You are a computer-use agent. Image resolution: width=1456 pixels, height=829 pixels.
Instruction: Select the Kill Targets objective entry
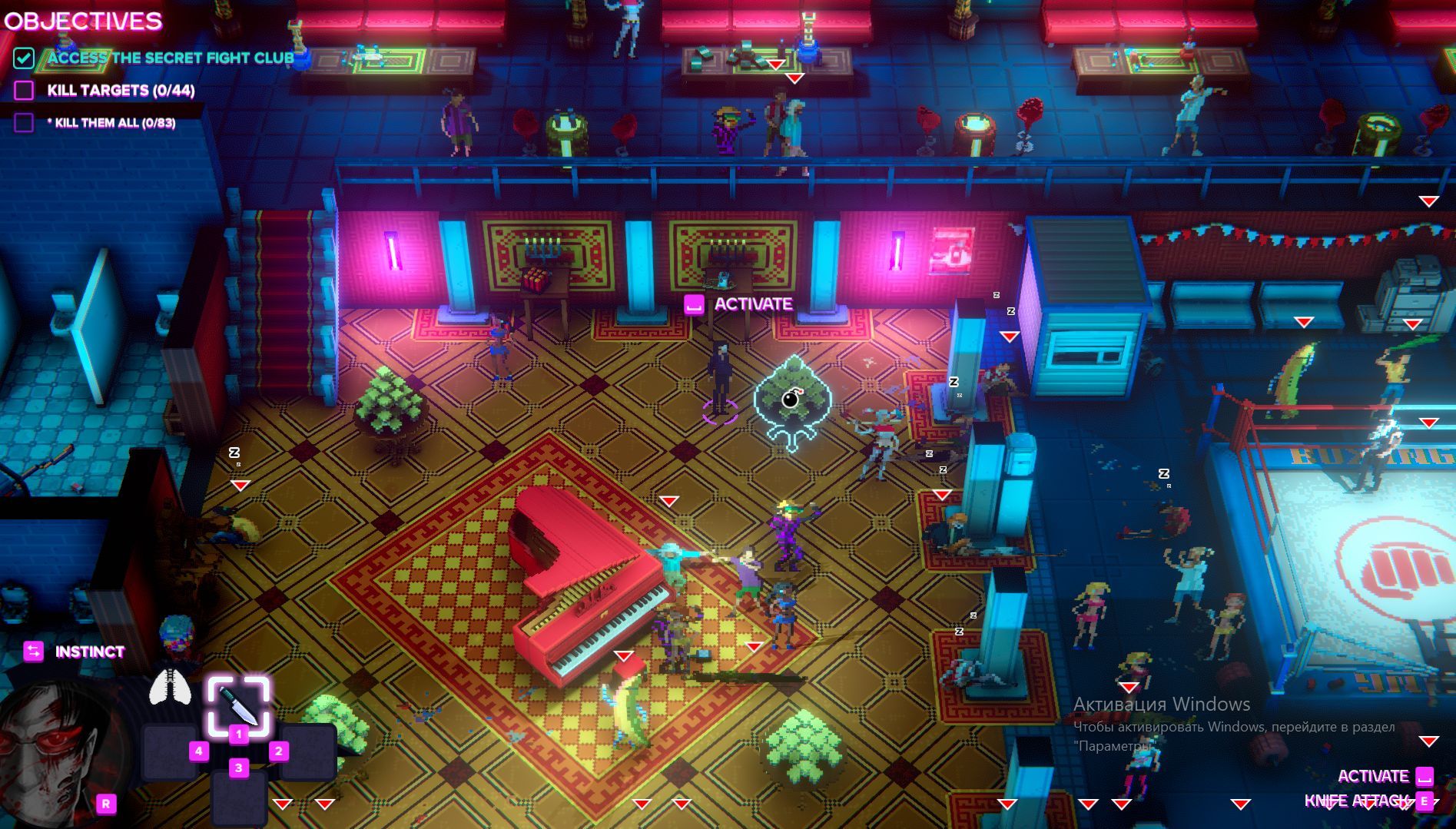121,91
